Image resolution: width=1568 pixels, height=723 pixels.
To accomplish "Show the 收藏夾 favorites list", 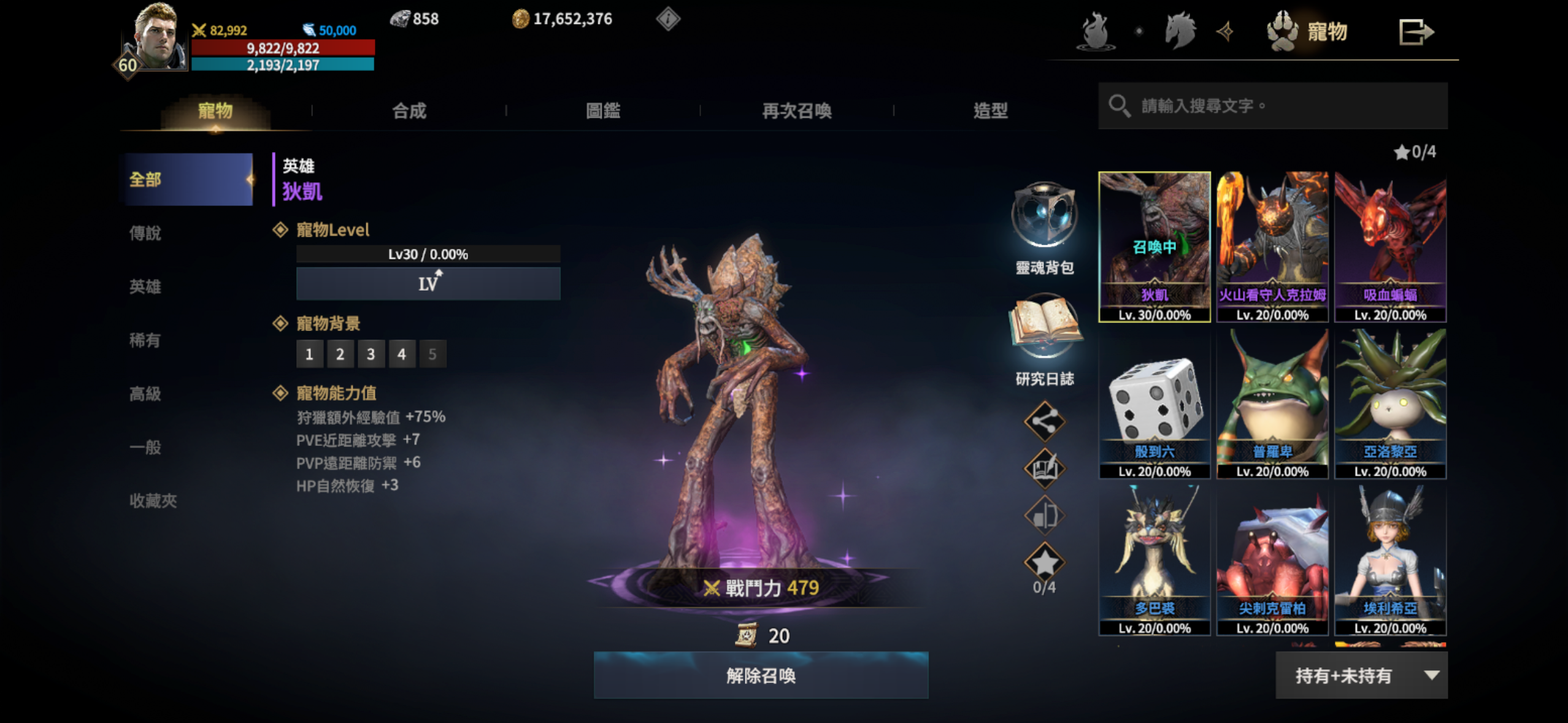I will [153, 501].
